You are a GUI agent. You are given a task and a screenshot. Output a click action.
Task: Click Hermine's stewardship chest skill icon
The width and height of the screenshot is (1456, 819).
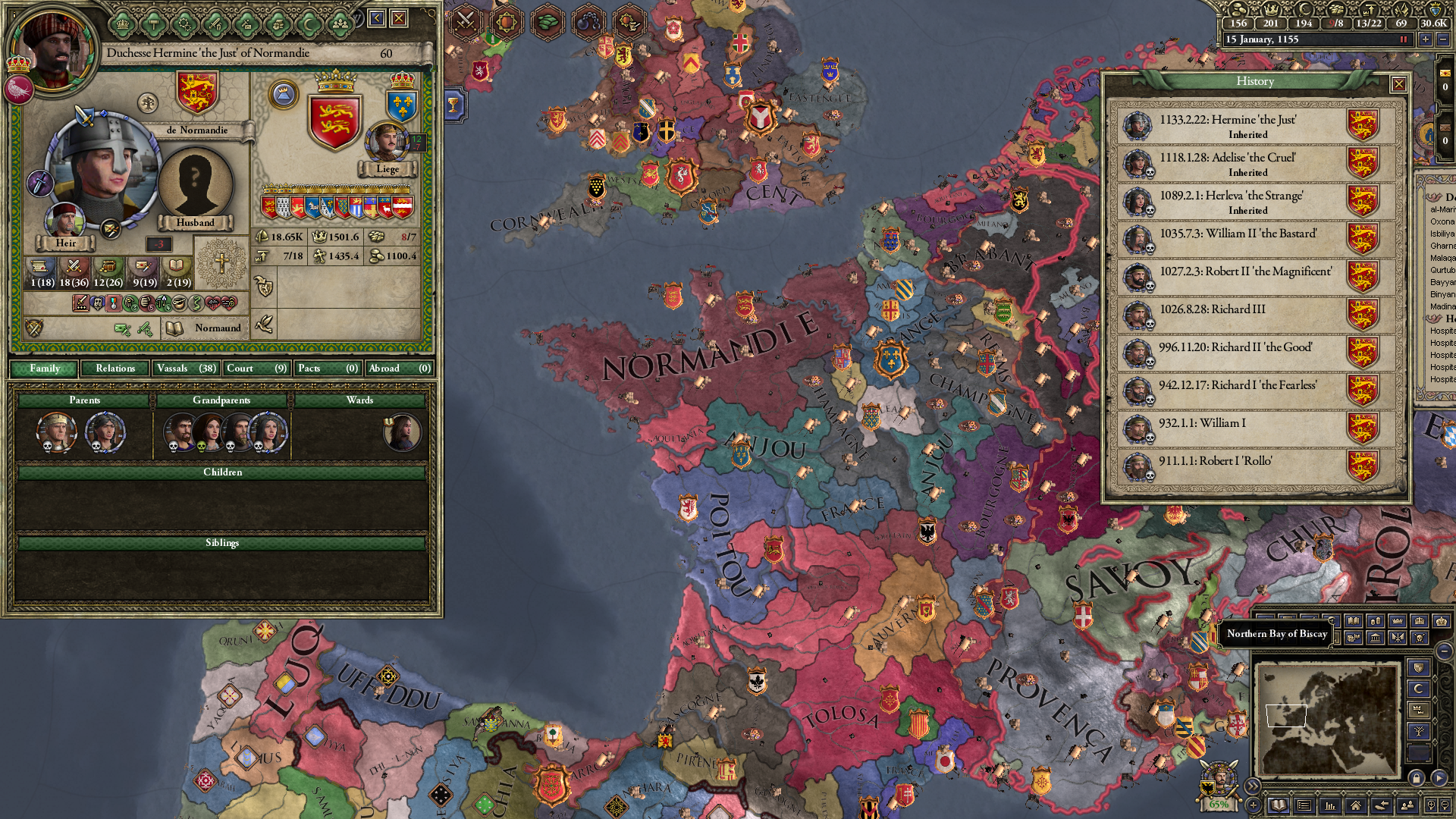pyautogui.click(x=108, y=266)
